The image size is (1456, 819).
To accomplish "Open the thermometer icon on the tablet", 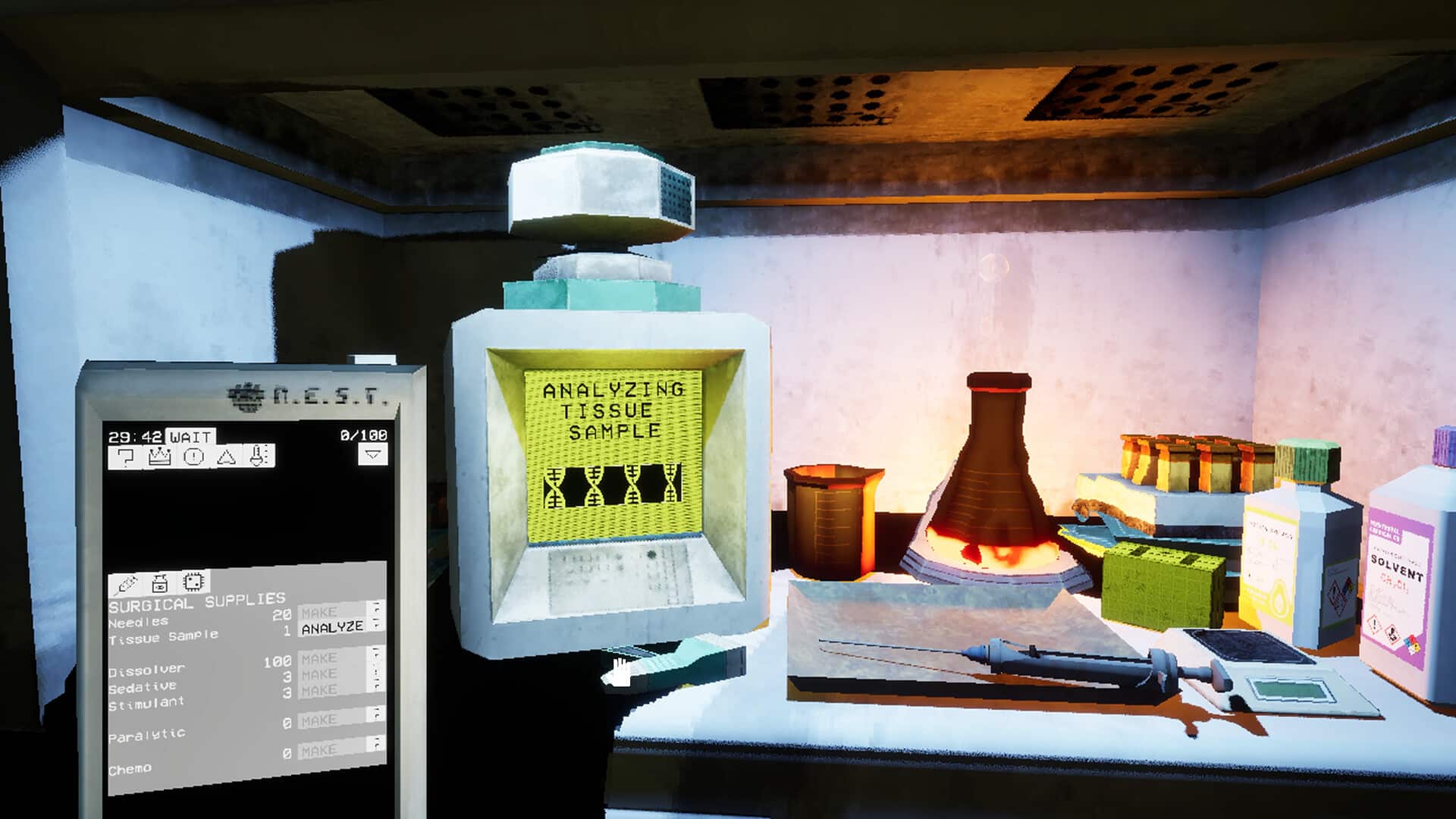I will [x=259, y=456].
